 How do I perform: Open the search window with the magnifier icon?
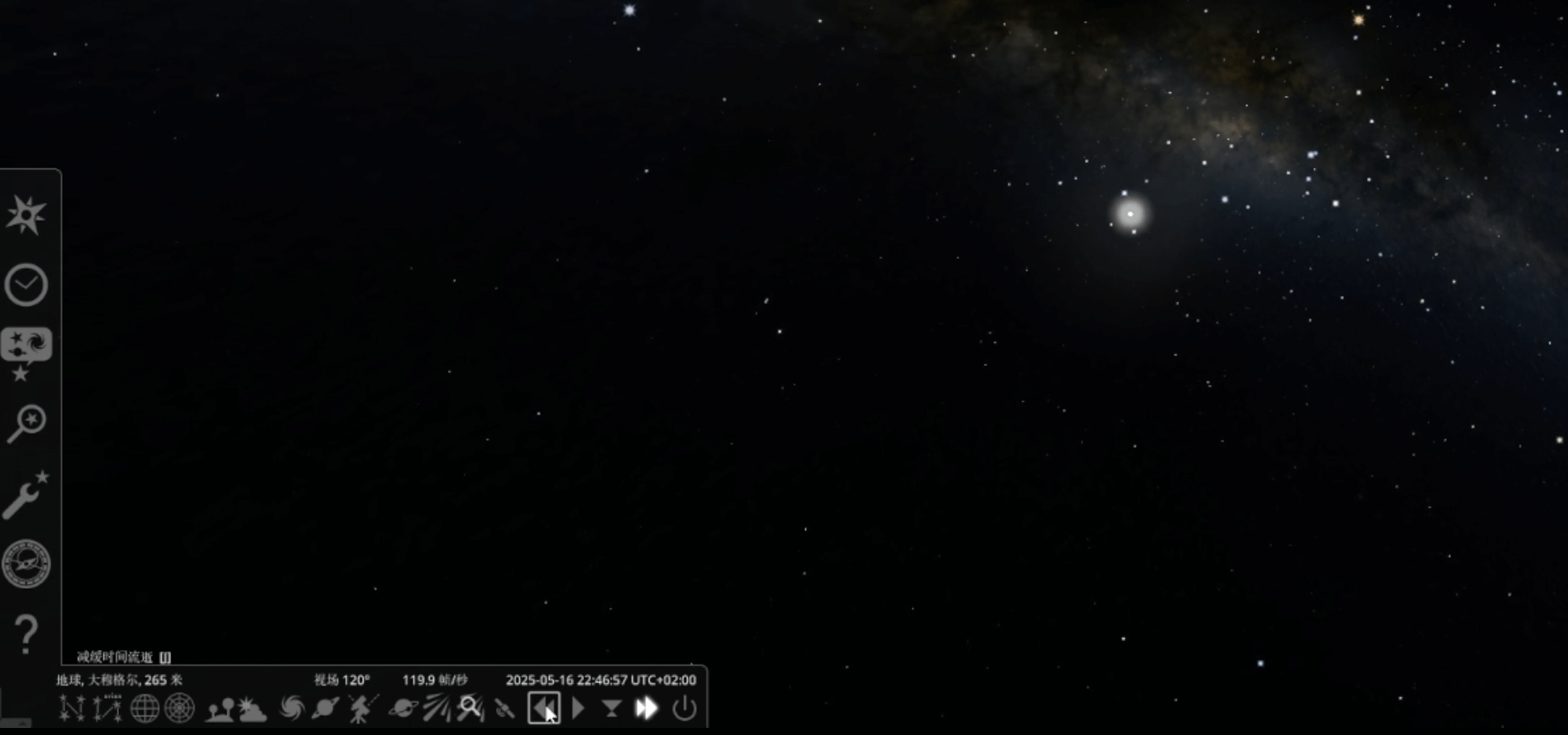tap(26, 423)
